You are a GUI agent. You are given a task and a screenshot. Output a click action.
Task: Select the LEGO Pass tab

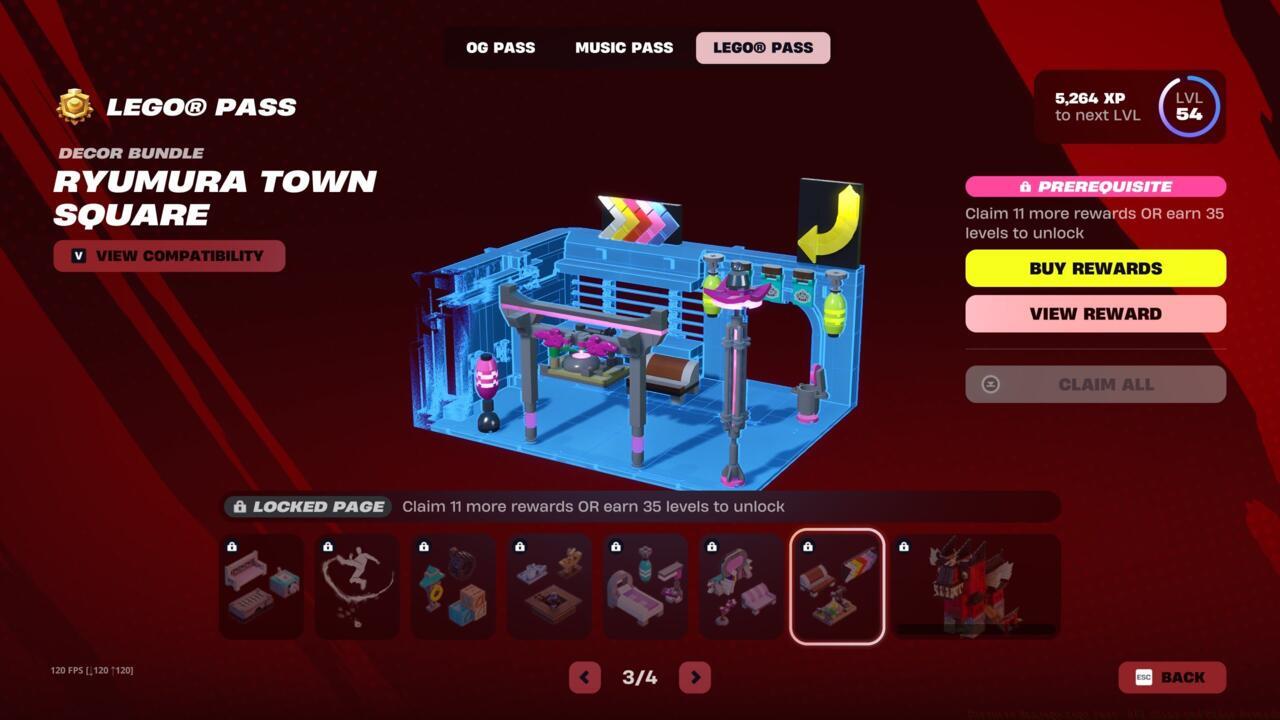(x=763, y=47)
